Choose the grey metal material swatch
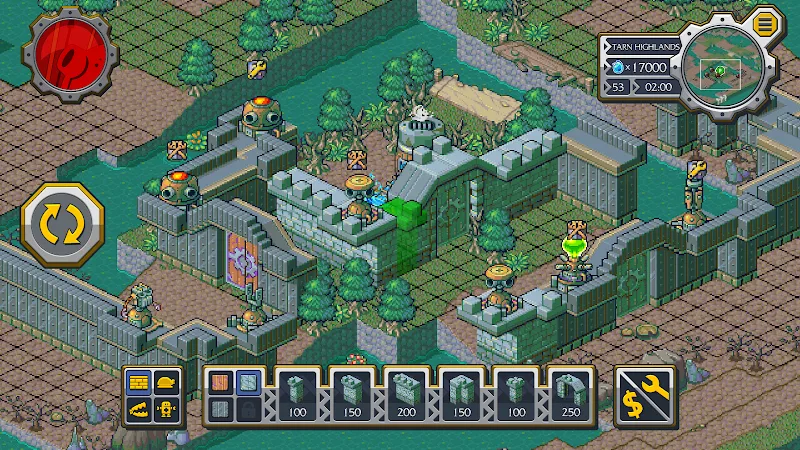The height and width of the screenshot is (450, 800). [x=220, y=409]
